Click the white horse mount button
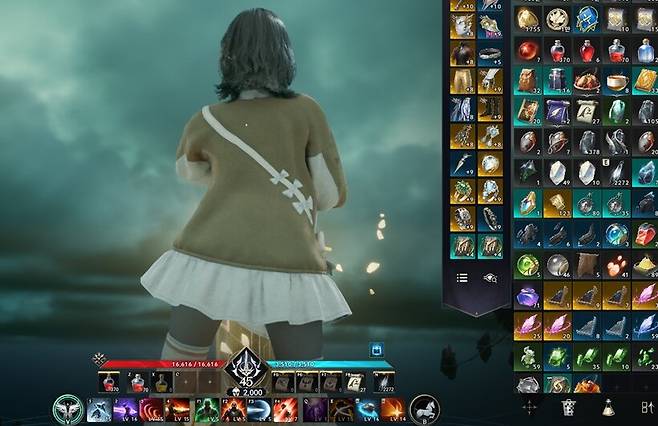Screen dimensions: 658x426 click(421, 408)
